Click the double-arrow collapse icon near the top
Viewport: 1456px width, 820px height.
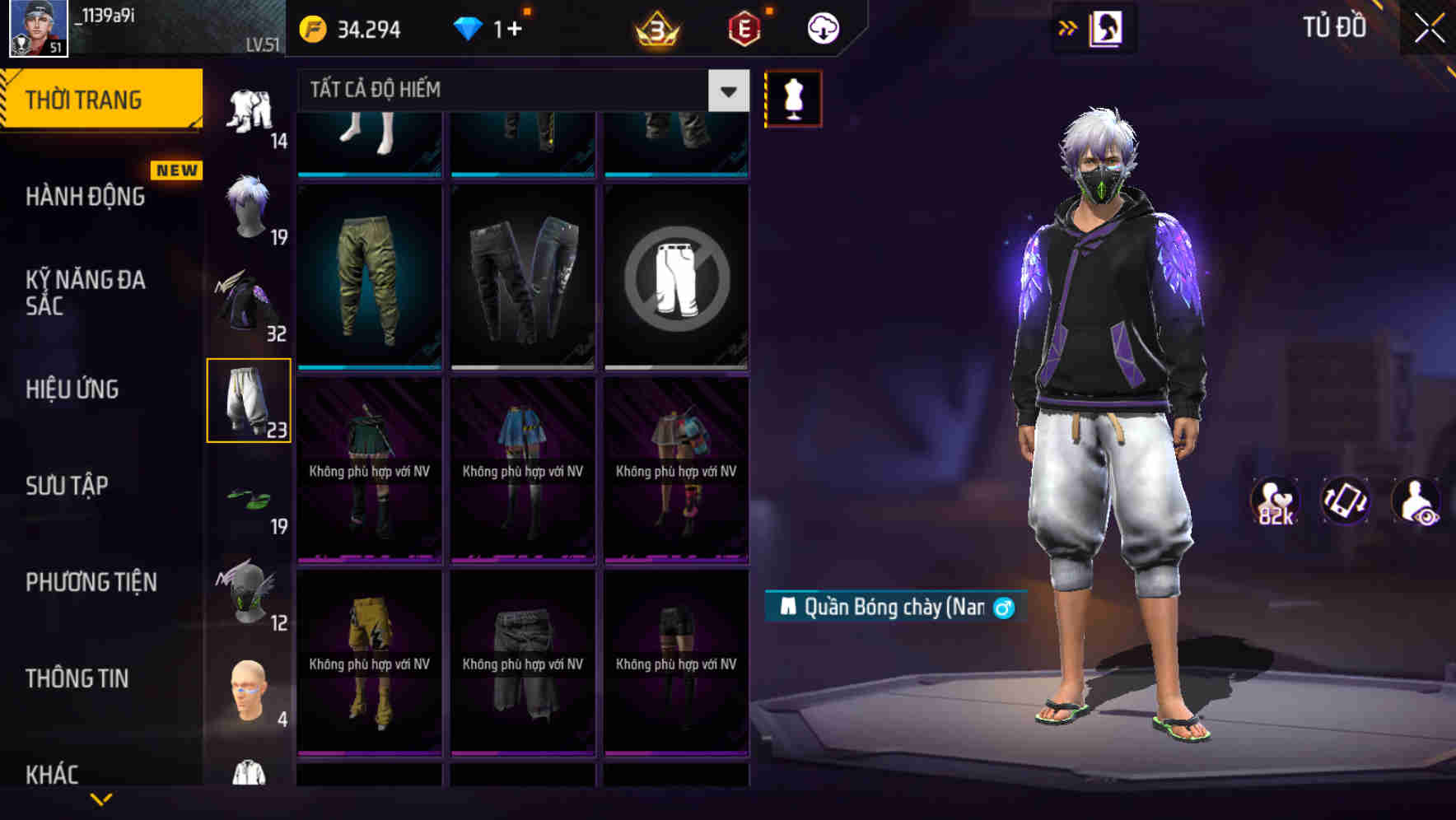point(1068,26)
